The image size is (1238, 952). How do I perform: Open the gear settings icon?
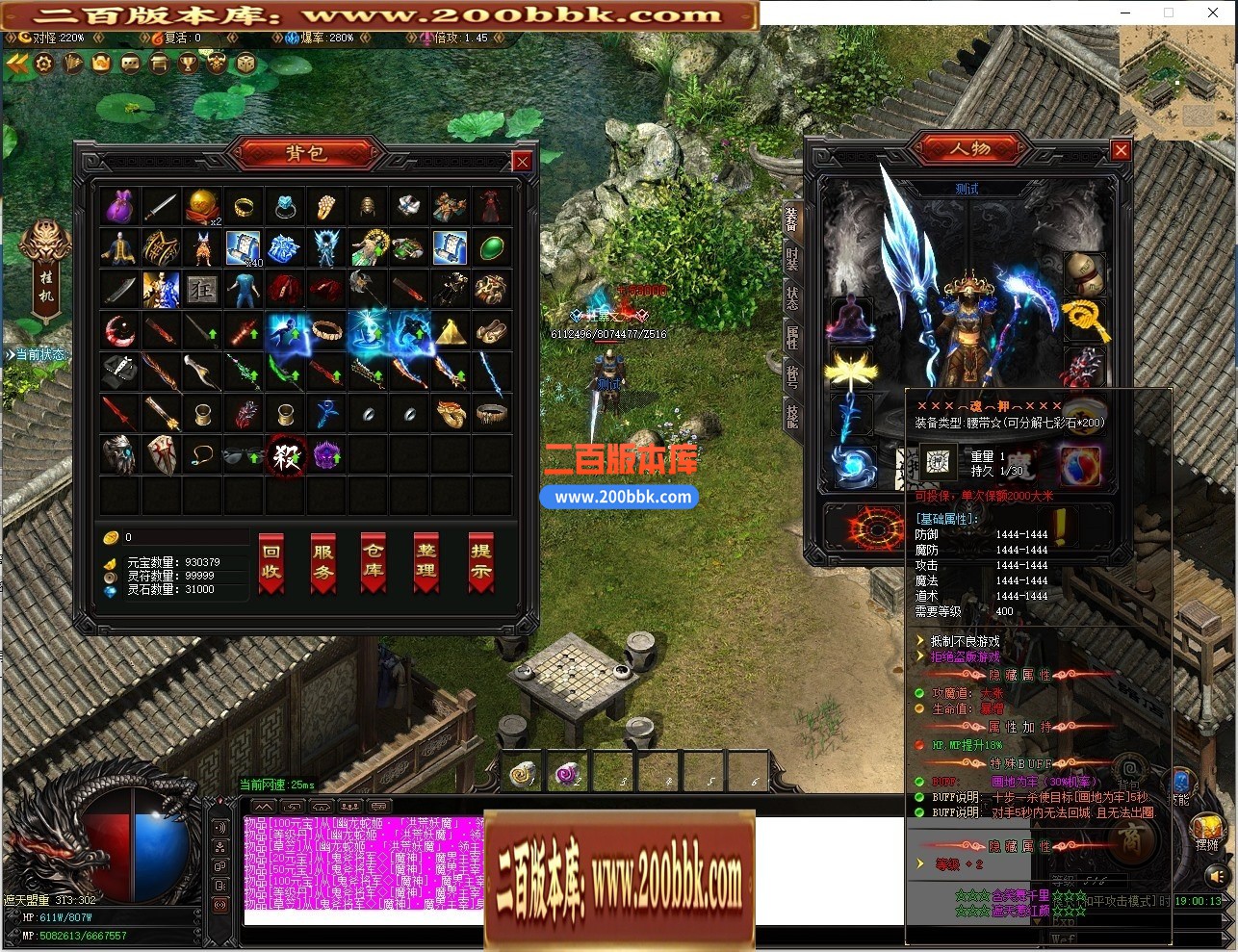(x=44, y=64)
